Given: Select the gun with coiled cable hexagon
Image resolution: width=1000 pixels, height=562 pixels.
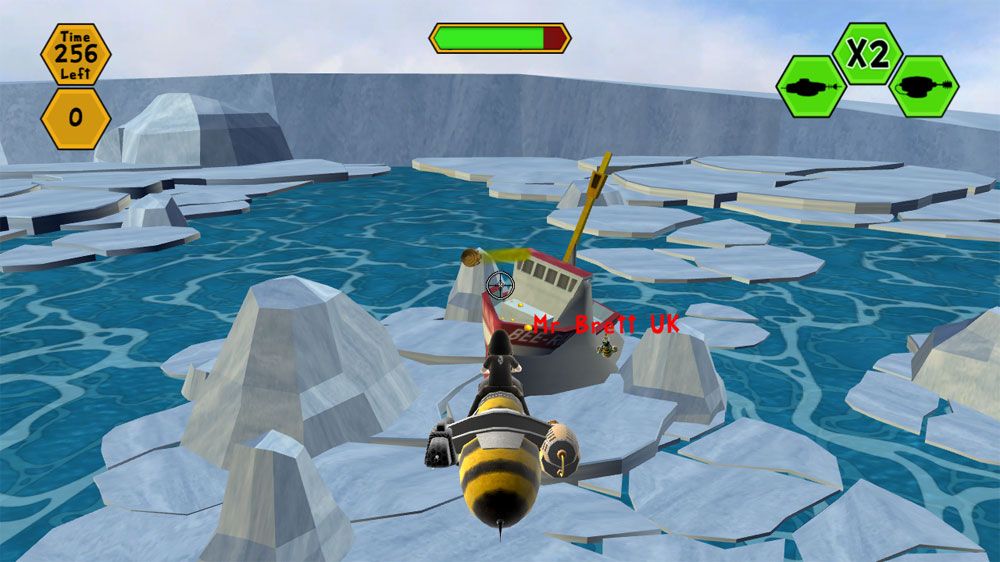Looking at the screenshot, I should coord(924,86).
